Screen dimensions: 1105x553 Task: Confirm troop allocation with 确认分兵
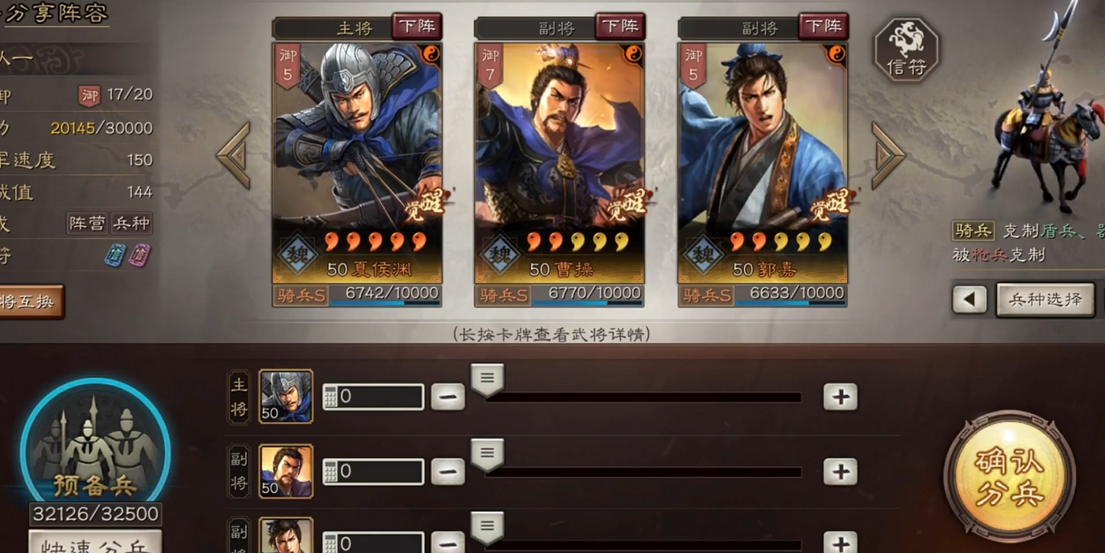1009,477
